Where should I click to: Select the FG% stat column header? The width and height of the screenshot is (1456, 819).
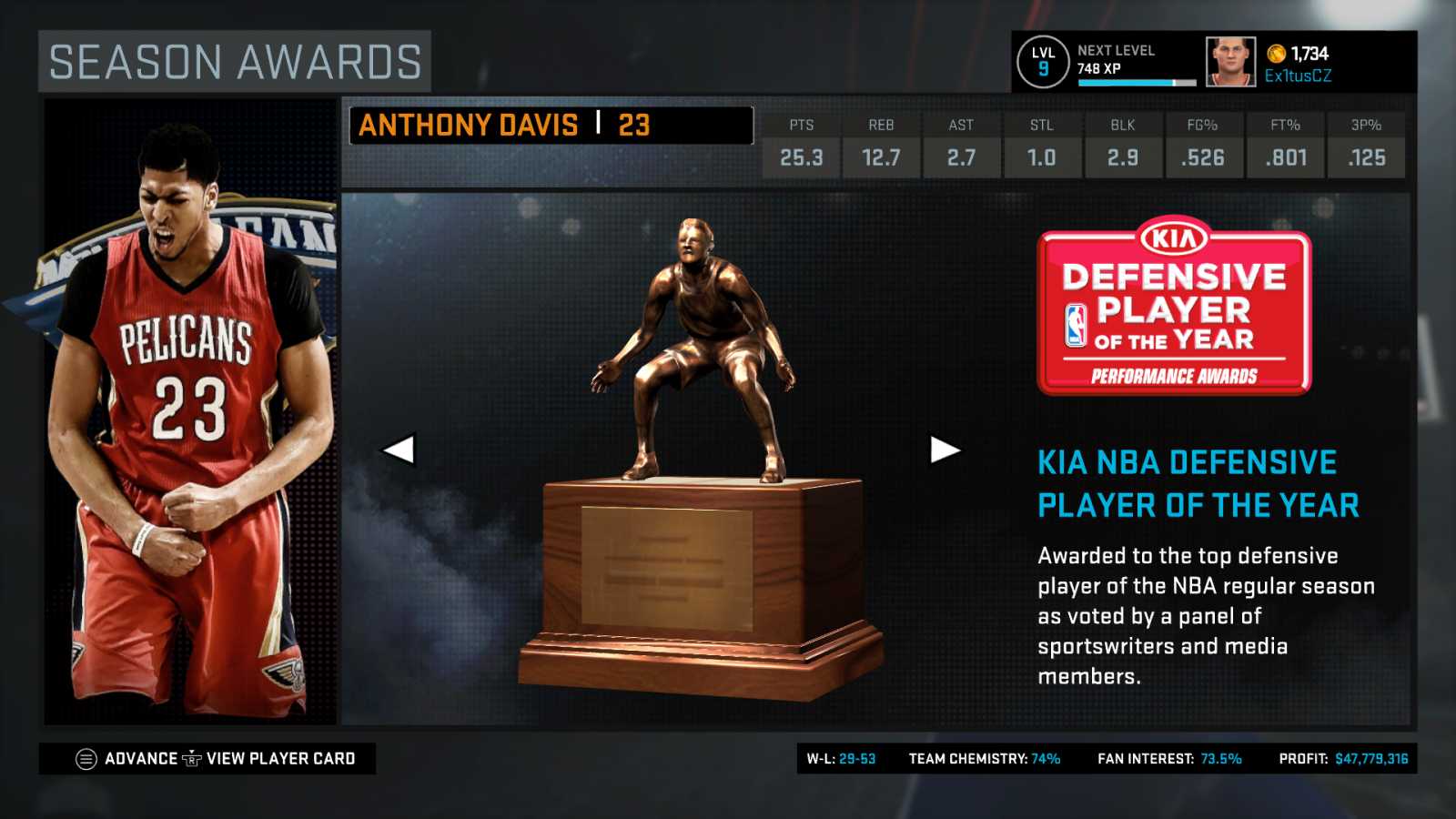1203,126
